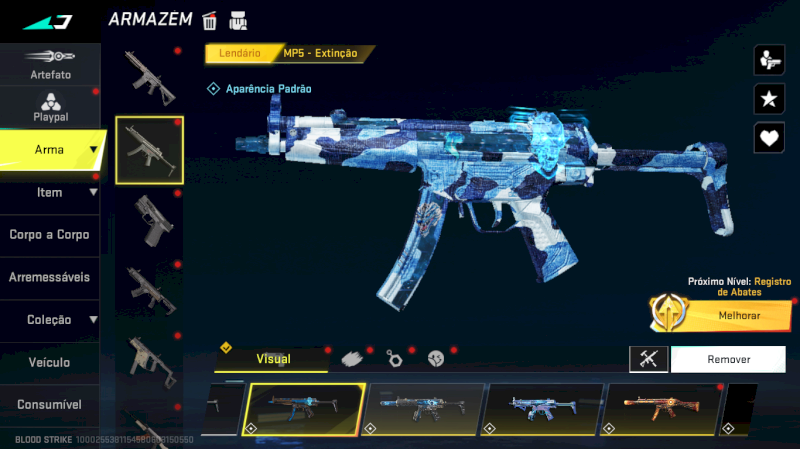
Task: Click the heart icon button
Action: (768, 137)
